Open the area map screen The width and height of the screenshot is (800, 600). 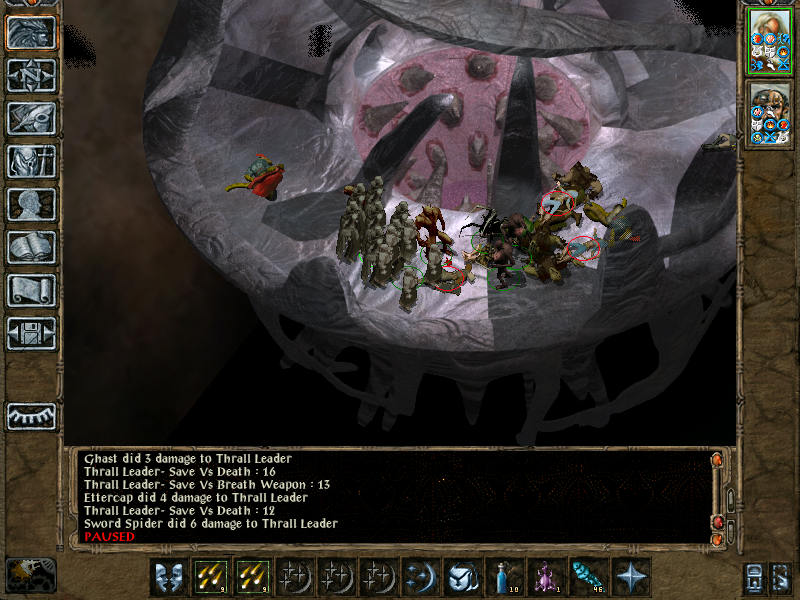coord(31,74)
